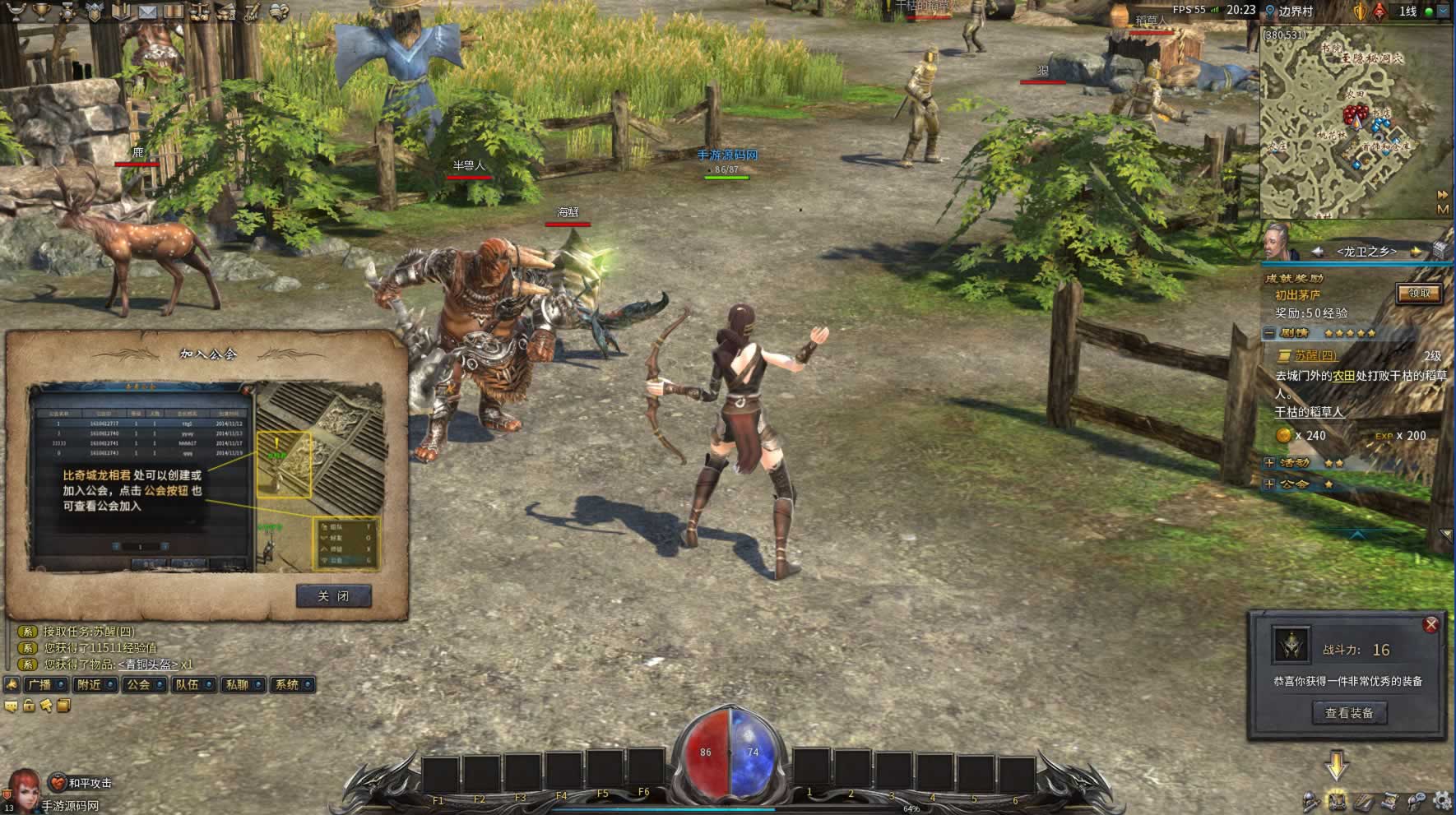Open the gold trophy icon
This screenshot has width=1456, height=815.
click(40, 12)
